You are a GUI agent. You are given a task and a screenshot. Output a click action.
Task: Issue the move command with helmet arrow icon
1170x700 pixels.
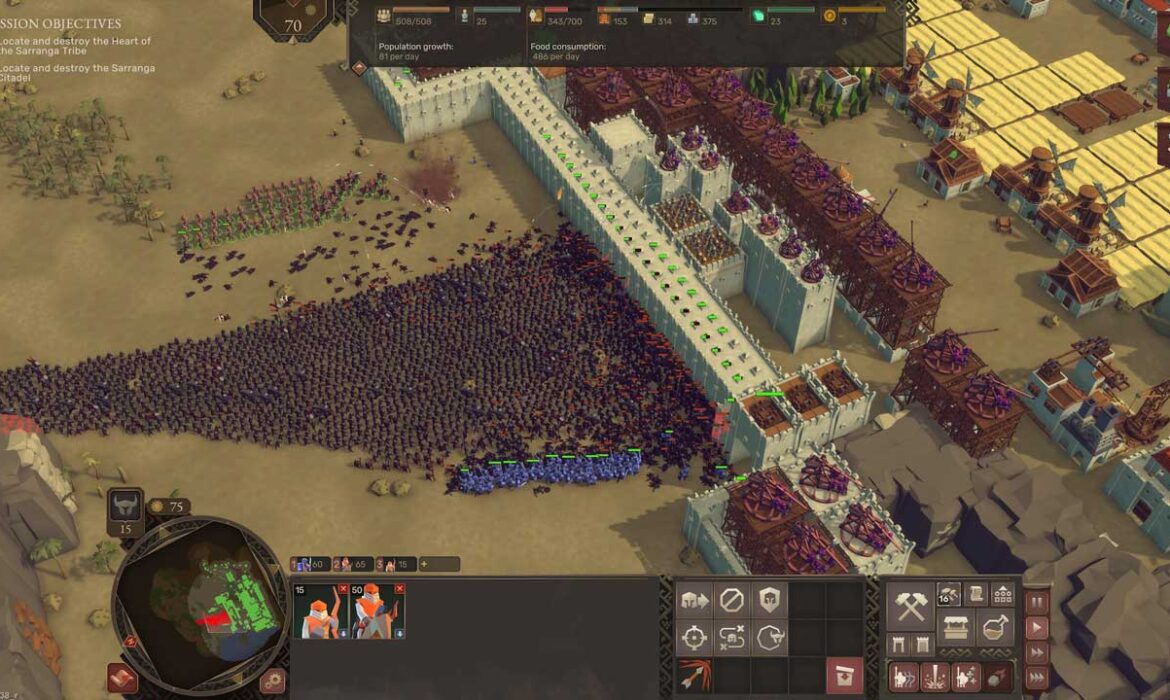pos(694,600)
